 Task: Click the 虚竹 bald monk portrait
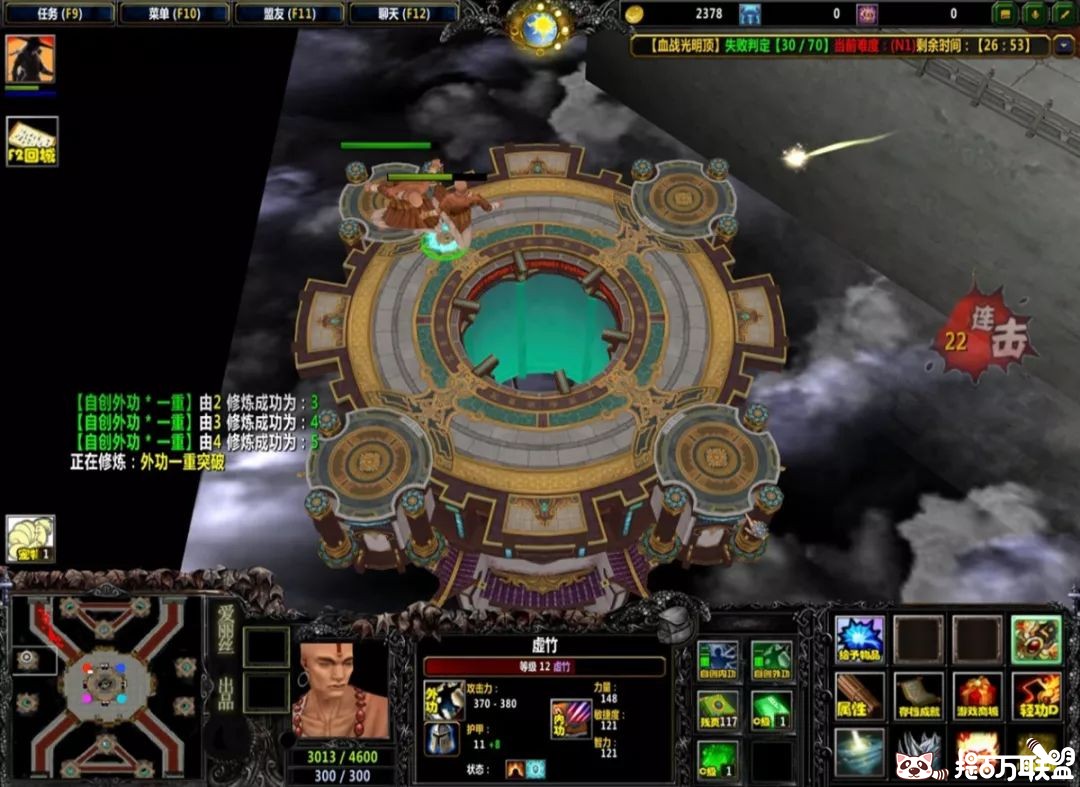coord(339,690)
